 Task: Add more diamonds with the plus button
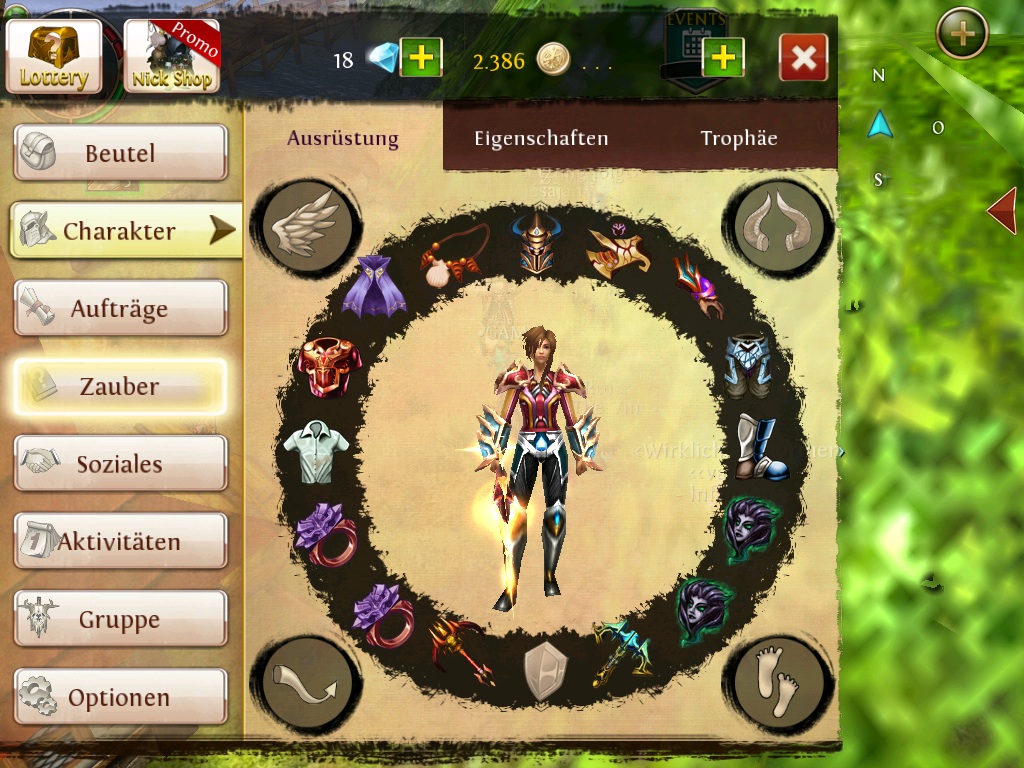click(421, 58)
